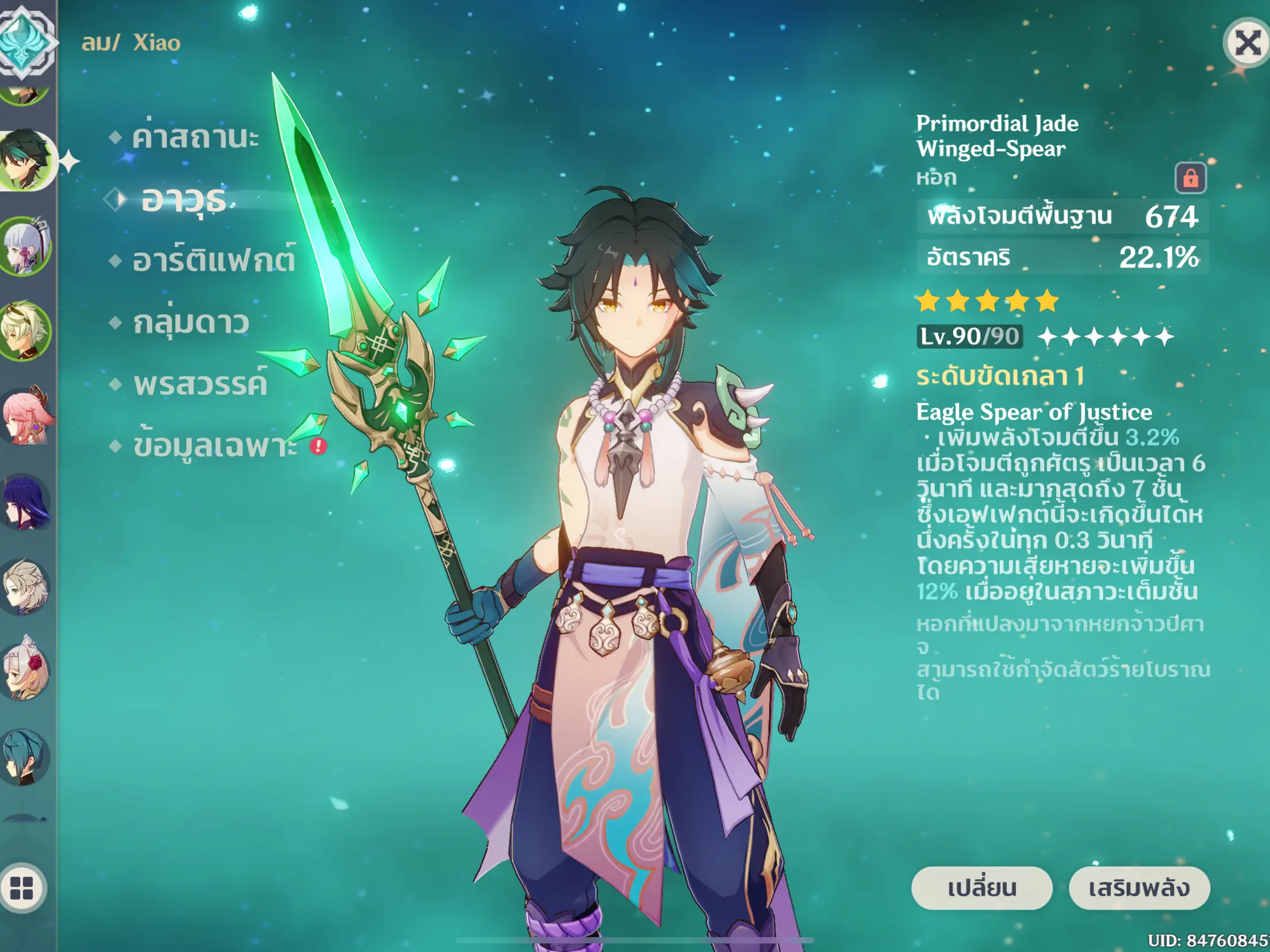This screenshot has height=952, width=1270.
Task: Switch to the อาร์ติแฟกต์ artifacts tab
Action: click(x=214, y=260)
